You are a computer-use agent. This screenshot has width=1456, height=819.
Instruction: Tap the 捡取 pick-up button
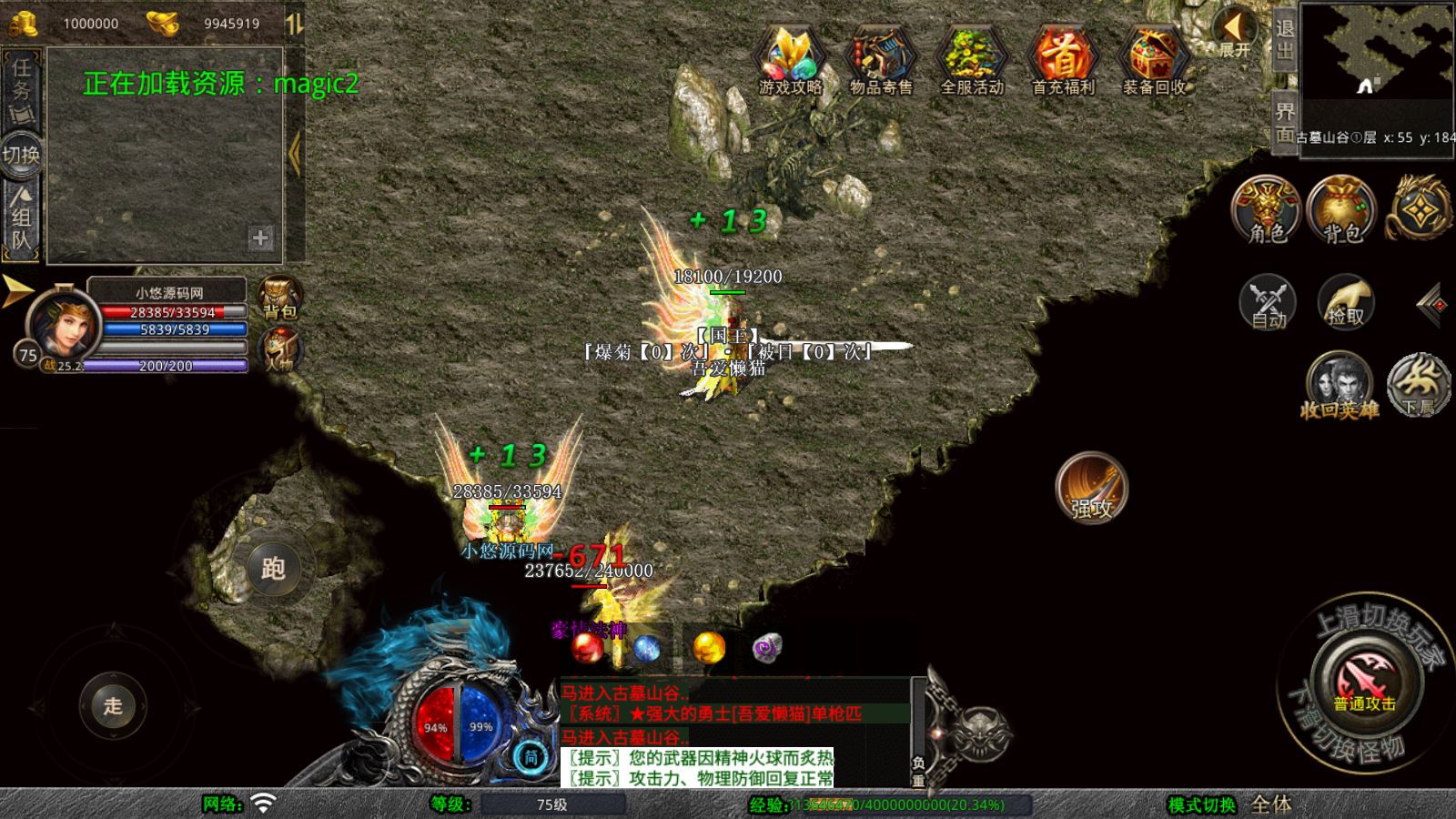(1346, 301)
